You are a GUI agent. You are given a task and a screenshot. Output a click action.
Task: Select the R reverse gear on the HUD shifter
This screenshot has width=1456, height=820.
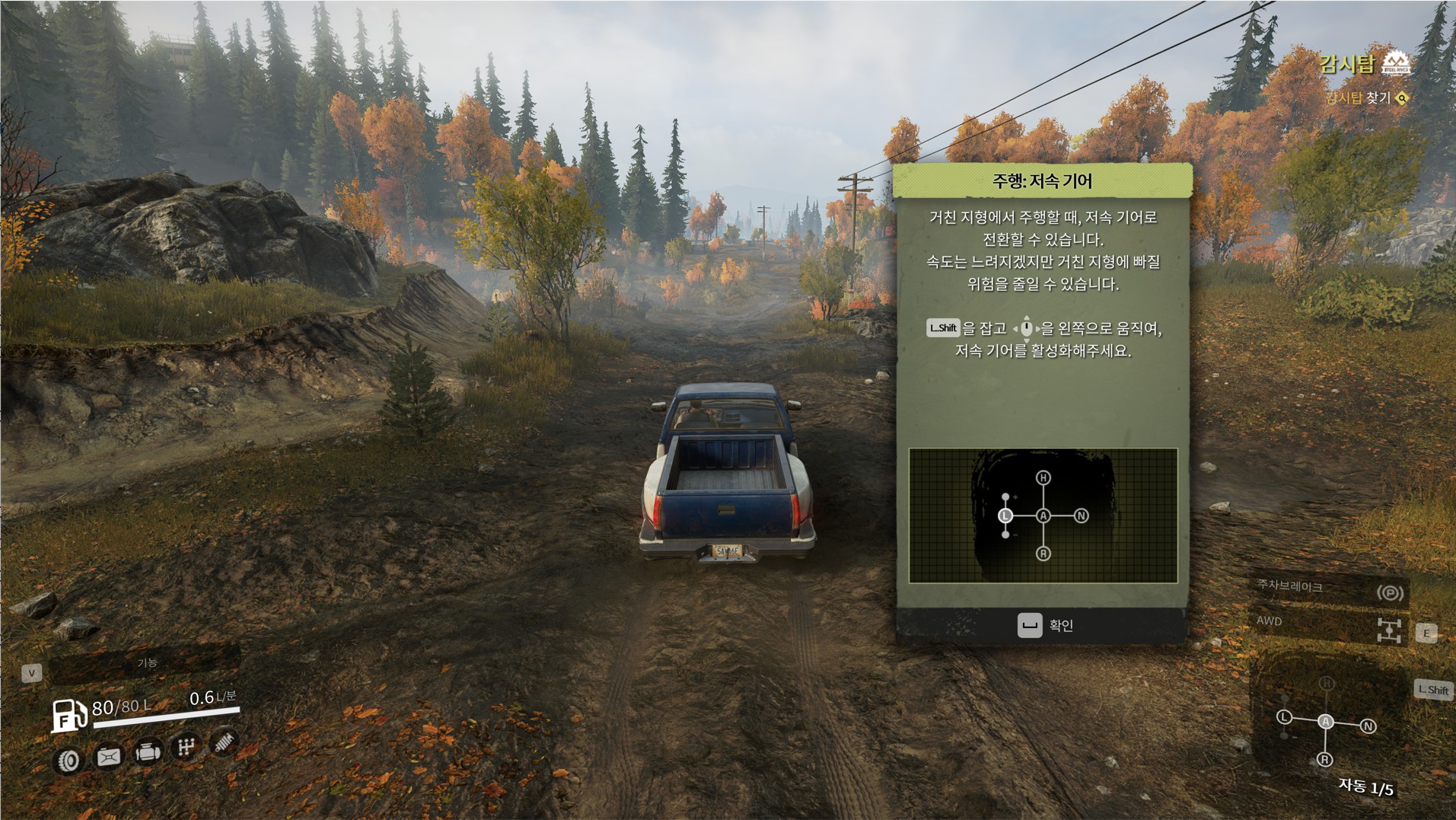pos(1325,759)
